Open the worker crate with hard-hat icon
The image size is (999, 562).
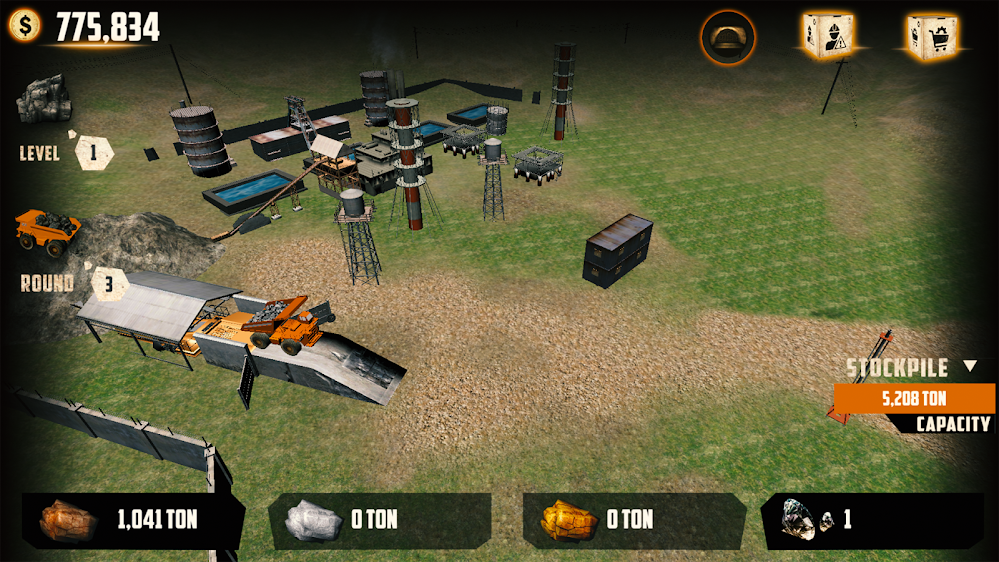827,36
